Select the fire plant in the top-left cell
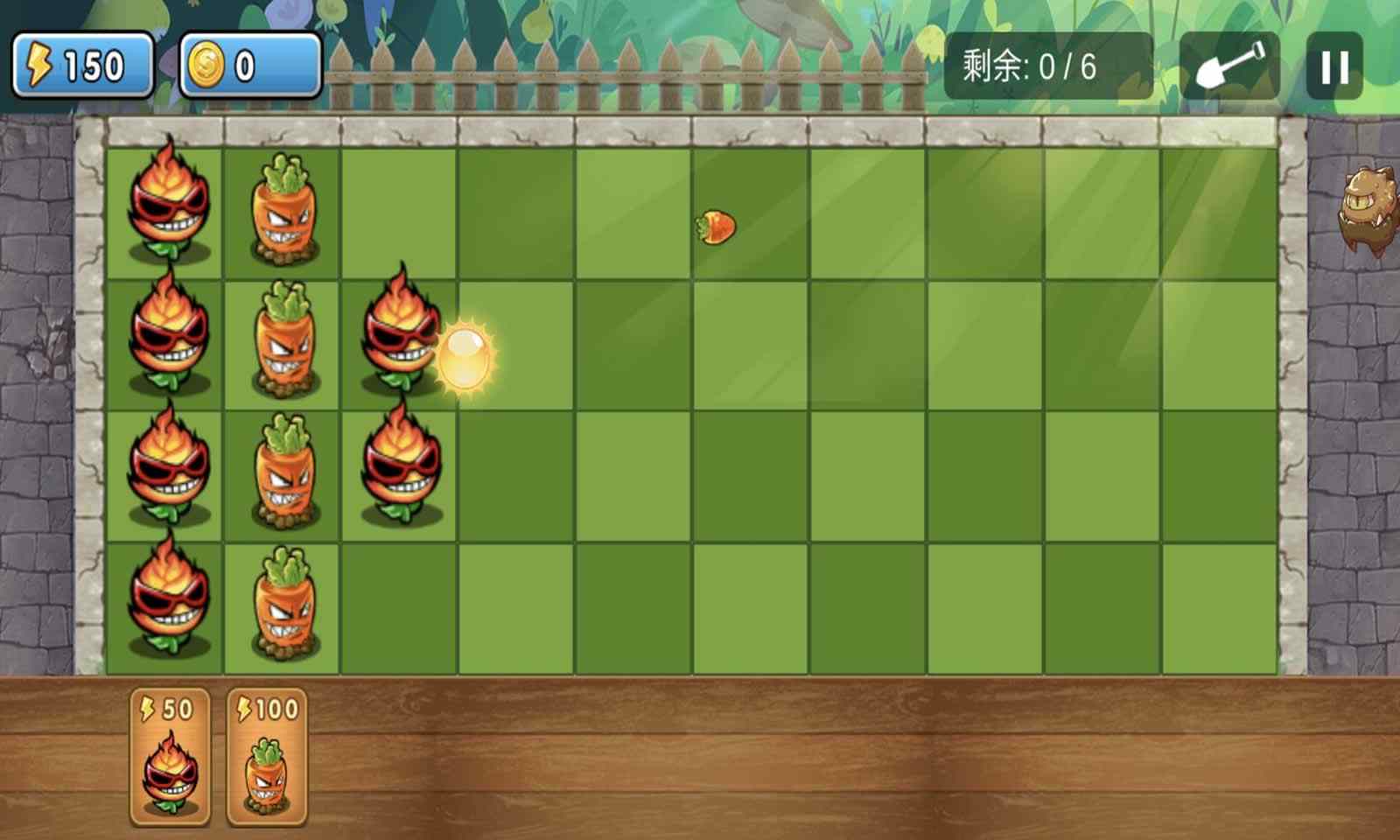Screen dimensions: 1400x840 click(x=168, y=206)
